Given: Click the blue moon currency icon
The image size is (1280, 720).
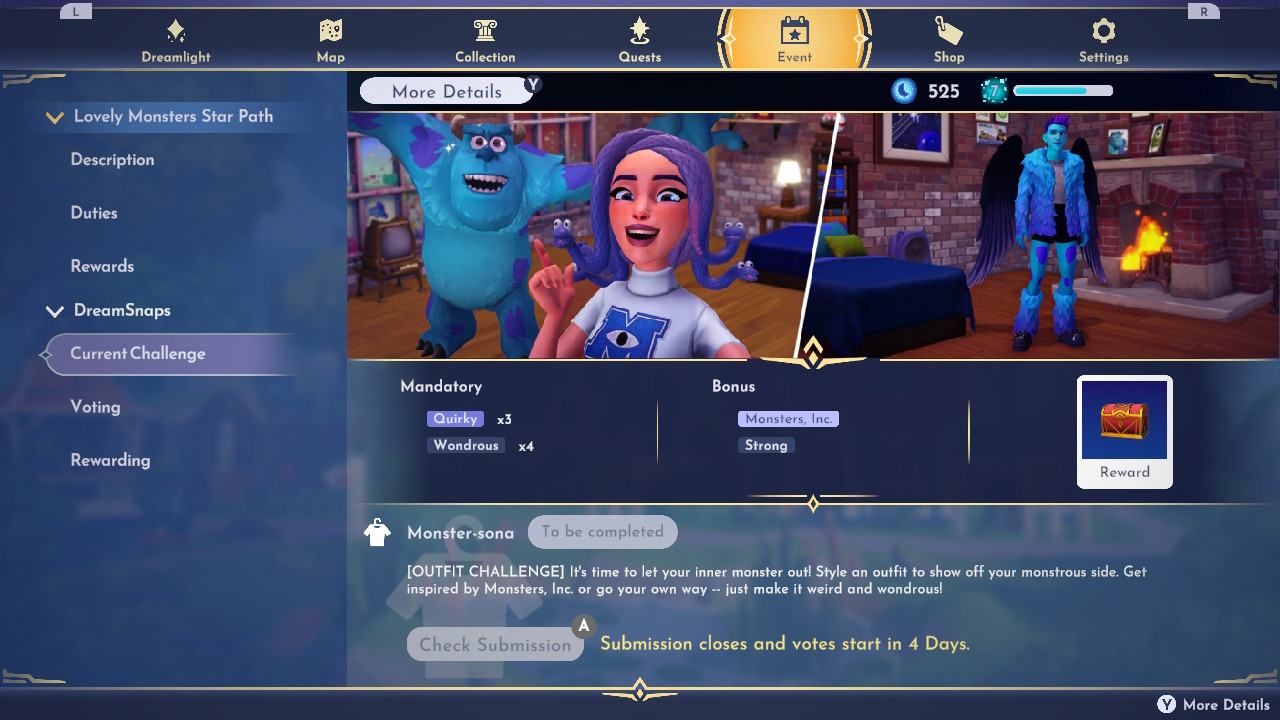Looking at the screenshot, I should tap(905, 90).
